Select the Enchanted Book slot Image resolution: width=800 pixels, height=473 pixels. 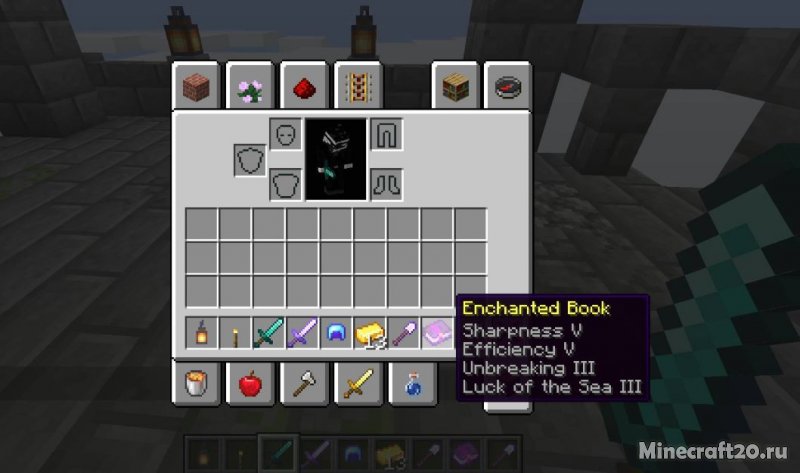(439, 332)
